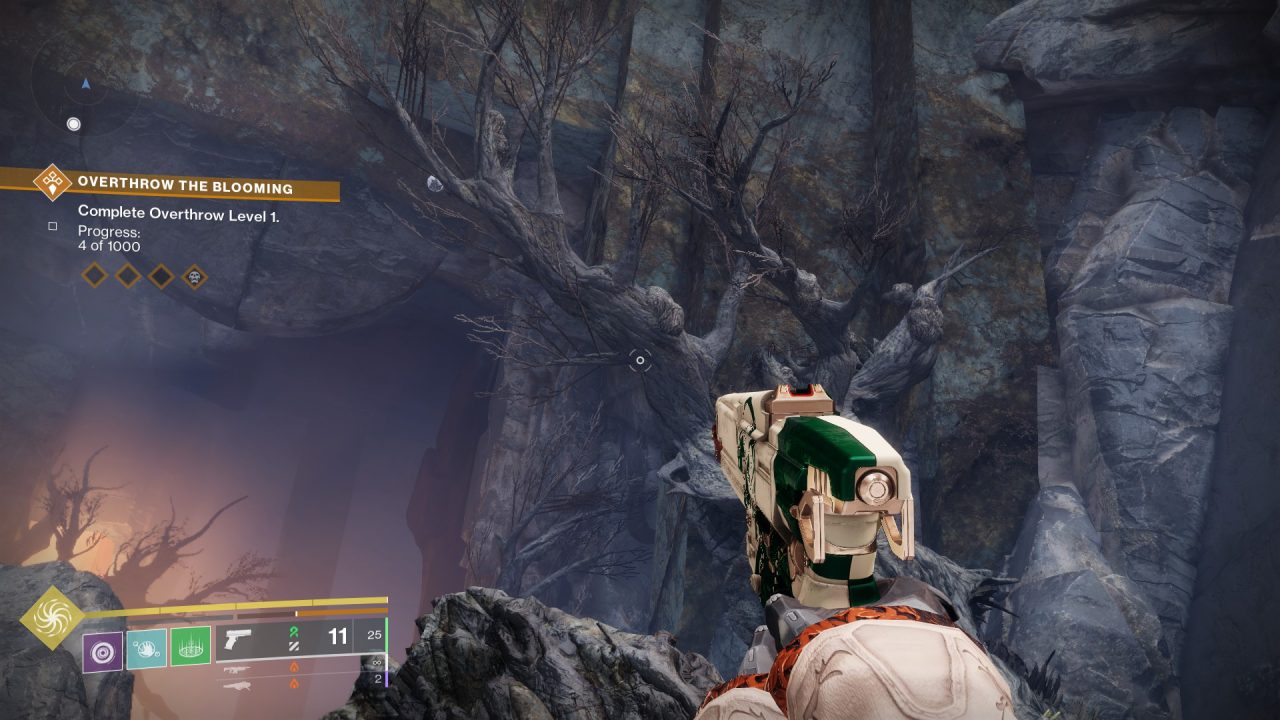Use the purple grenade ability icon
Viewport: 1280px width, 720px height.
point(103,651)
